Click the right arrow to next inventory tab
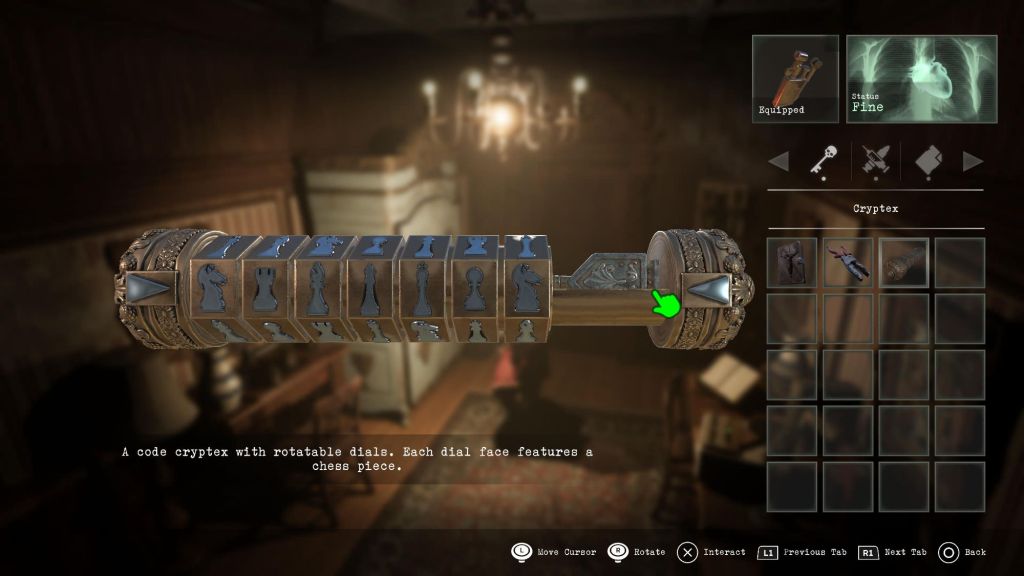 pos(972,161)
